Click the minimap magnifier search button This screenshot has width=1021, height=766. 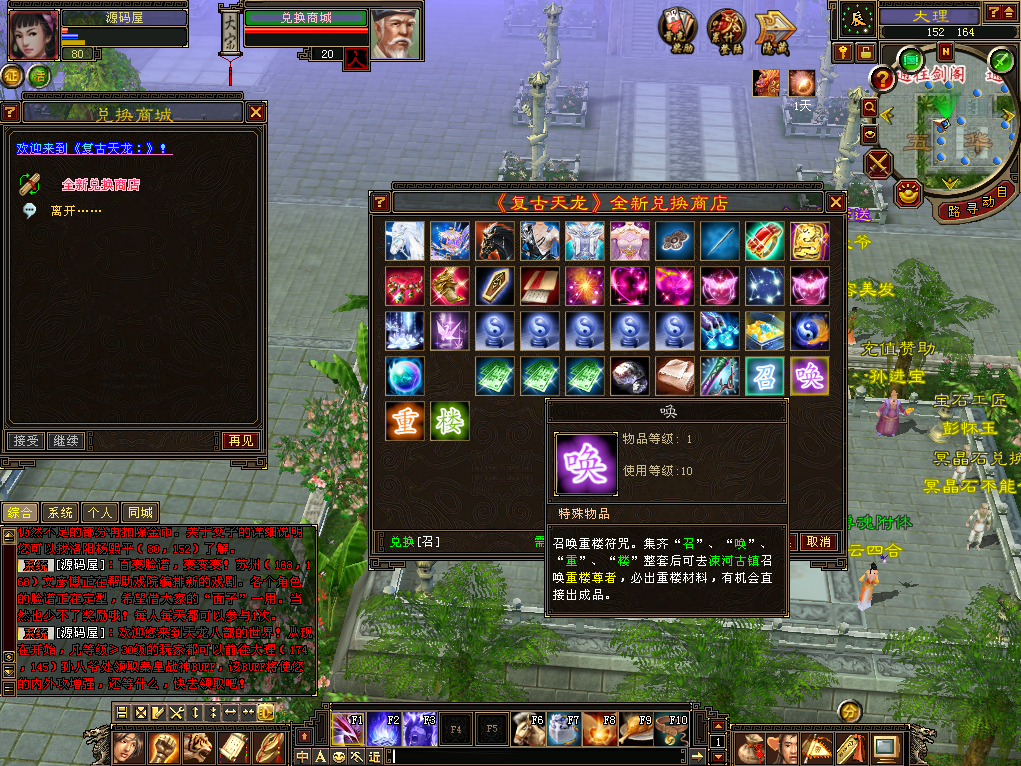(x=870, y=107)
